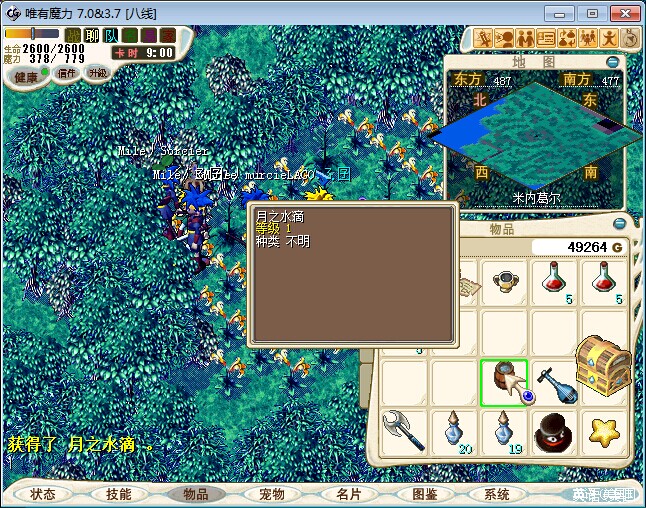Open the 信件 mail button
Viewport: 646px width, 508px height.
point(67,73)
